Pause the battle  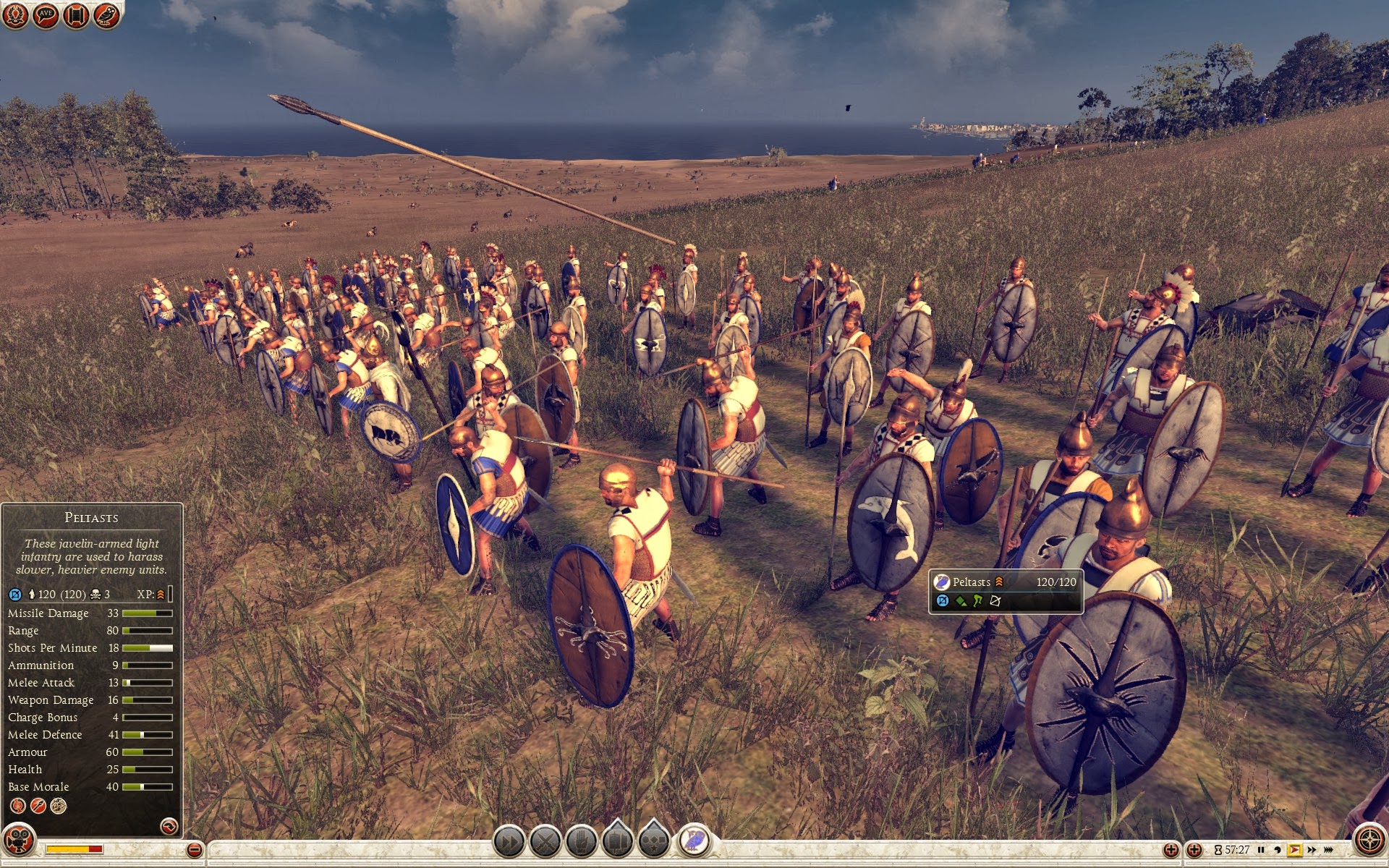tap(1262, 850)
